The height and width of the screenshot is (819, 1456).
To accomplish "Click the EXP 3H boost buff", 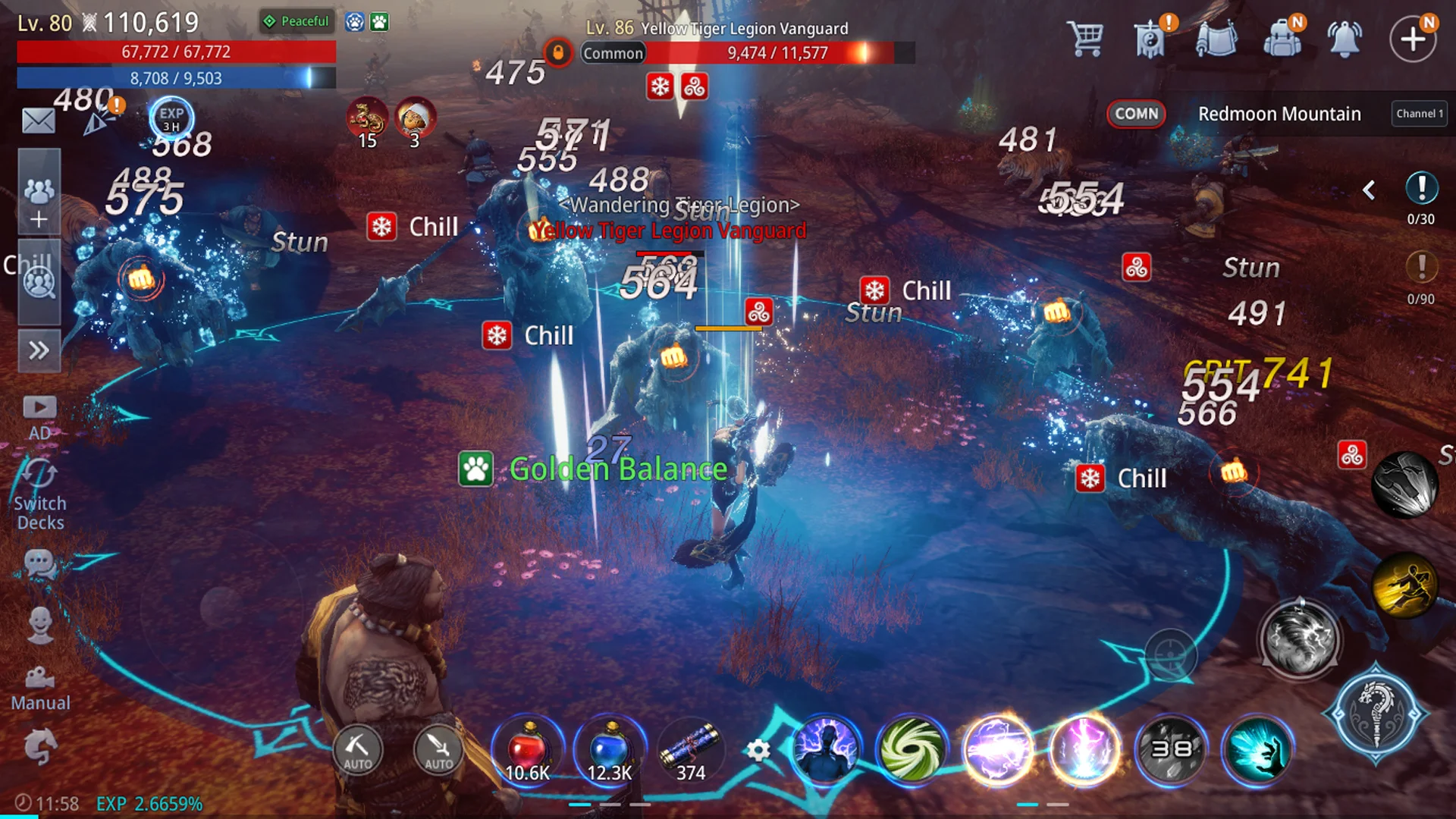I will pos(171,118).
